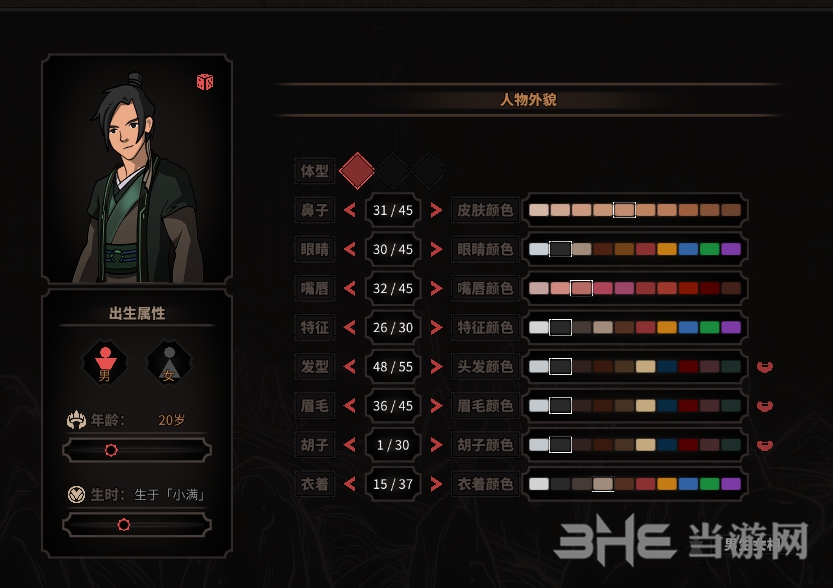Switch to the previous clothing style

pos(350,484)
